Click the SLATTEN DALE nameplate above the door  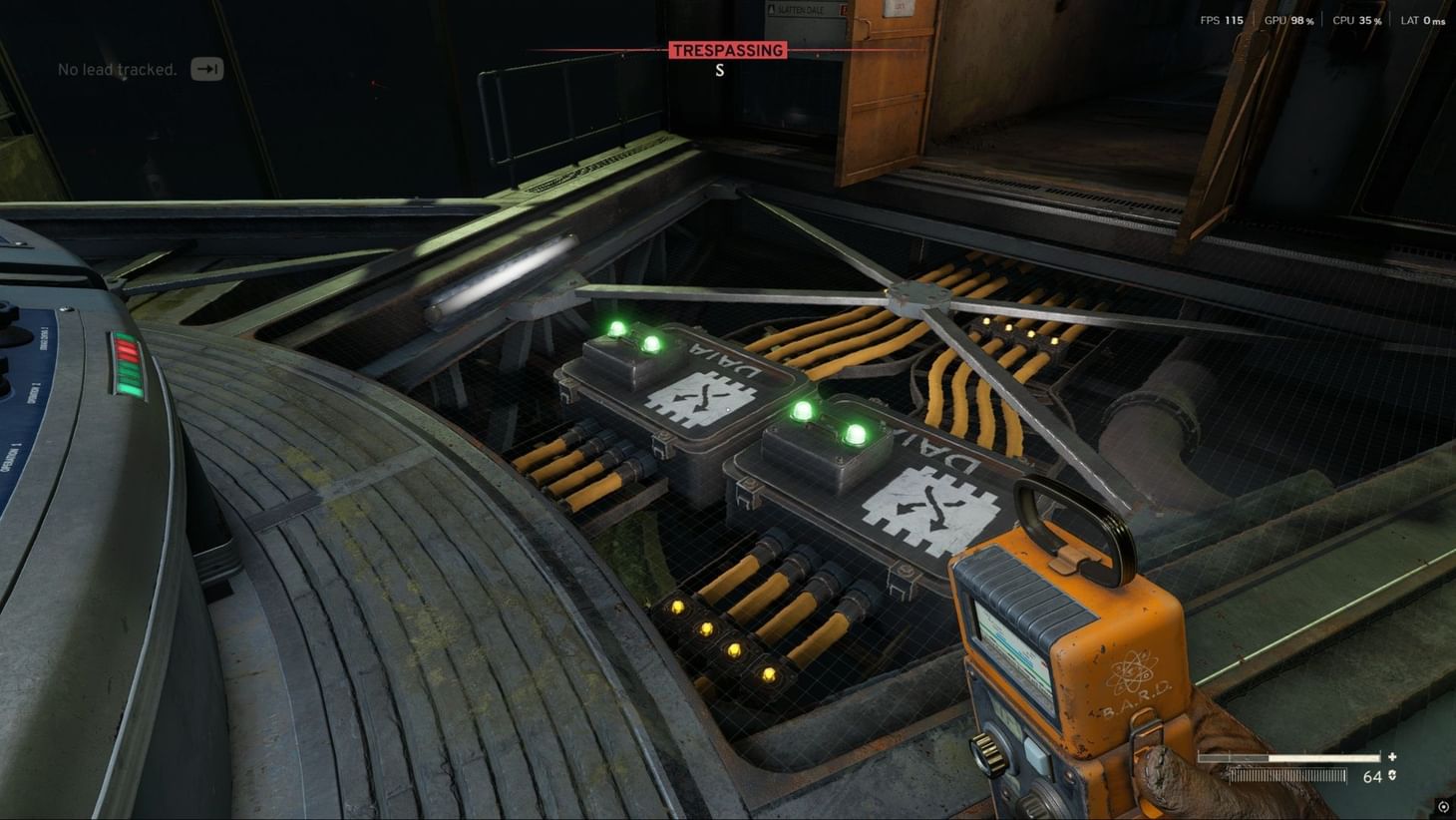click(x=803, y=10)
